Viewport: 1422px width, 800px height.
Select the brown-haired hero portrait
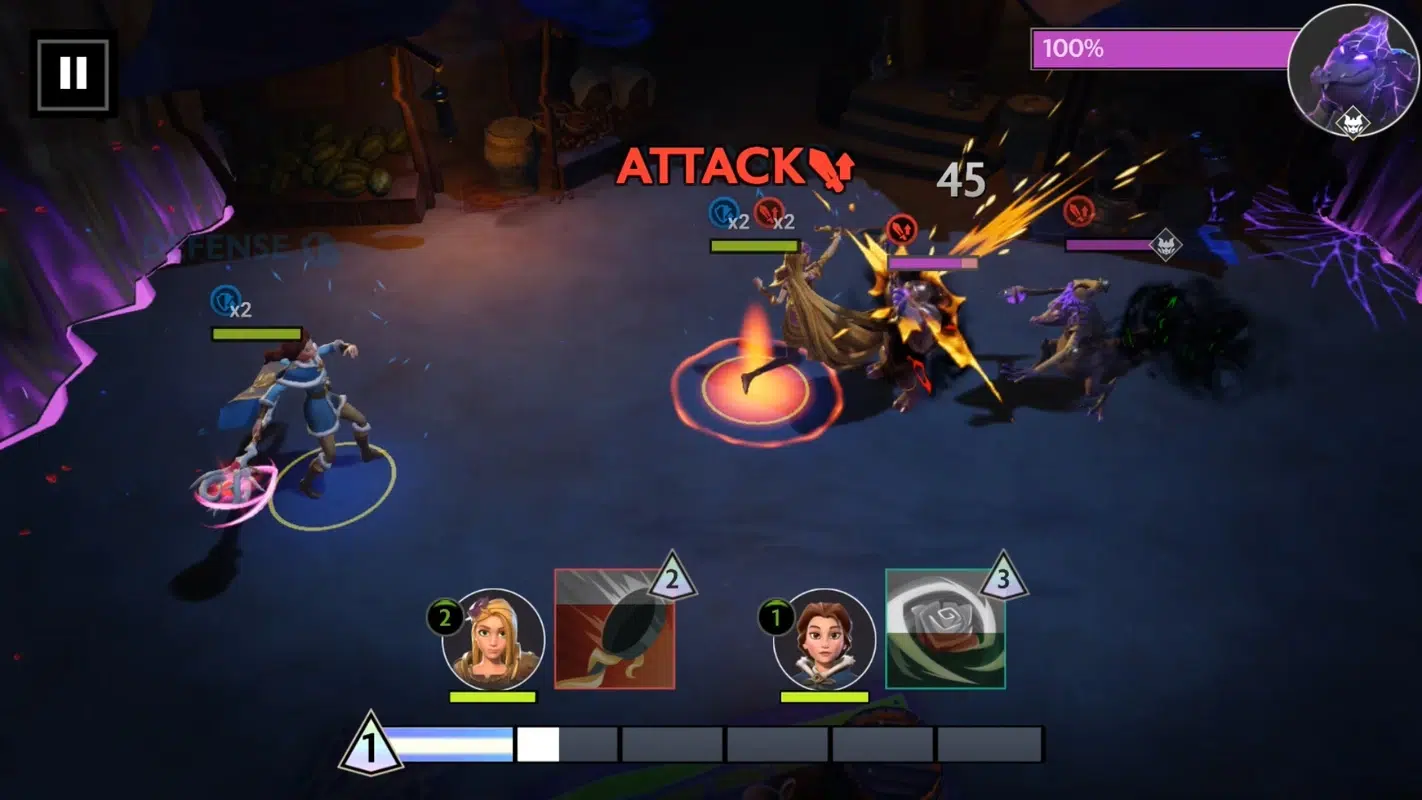pos(824,639)
